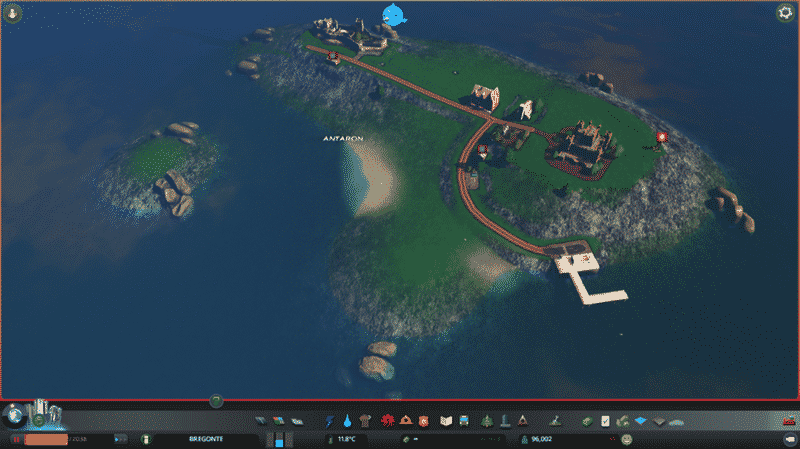Open the Education book menu
This screenshot has width=800, height=449.
coord(447,421)
